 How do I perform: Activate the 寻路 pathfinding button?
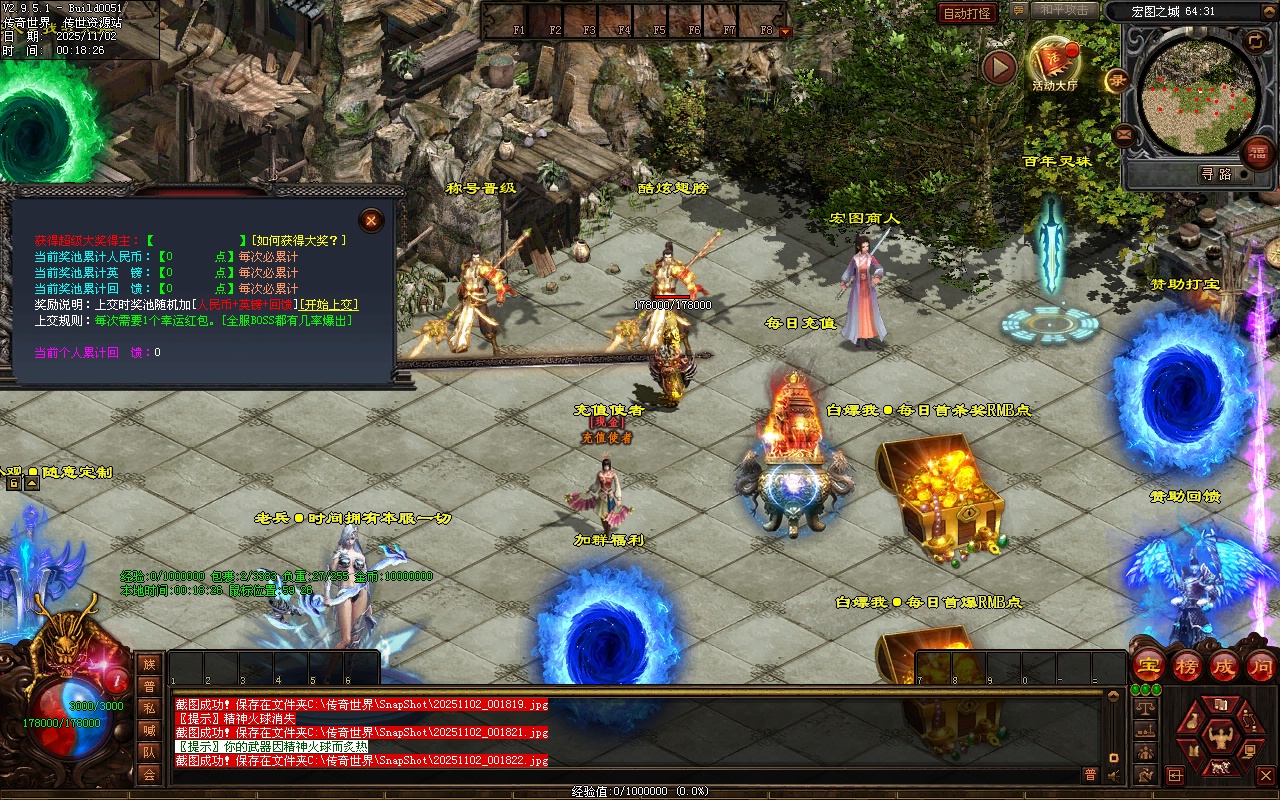coord(1216,174)
